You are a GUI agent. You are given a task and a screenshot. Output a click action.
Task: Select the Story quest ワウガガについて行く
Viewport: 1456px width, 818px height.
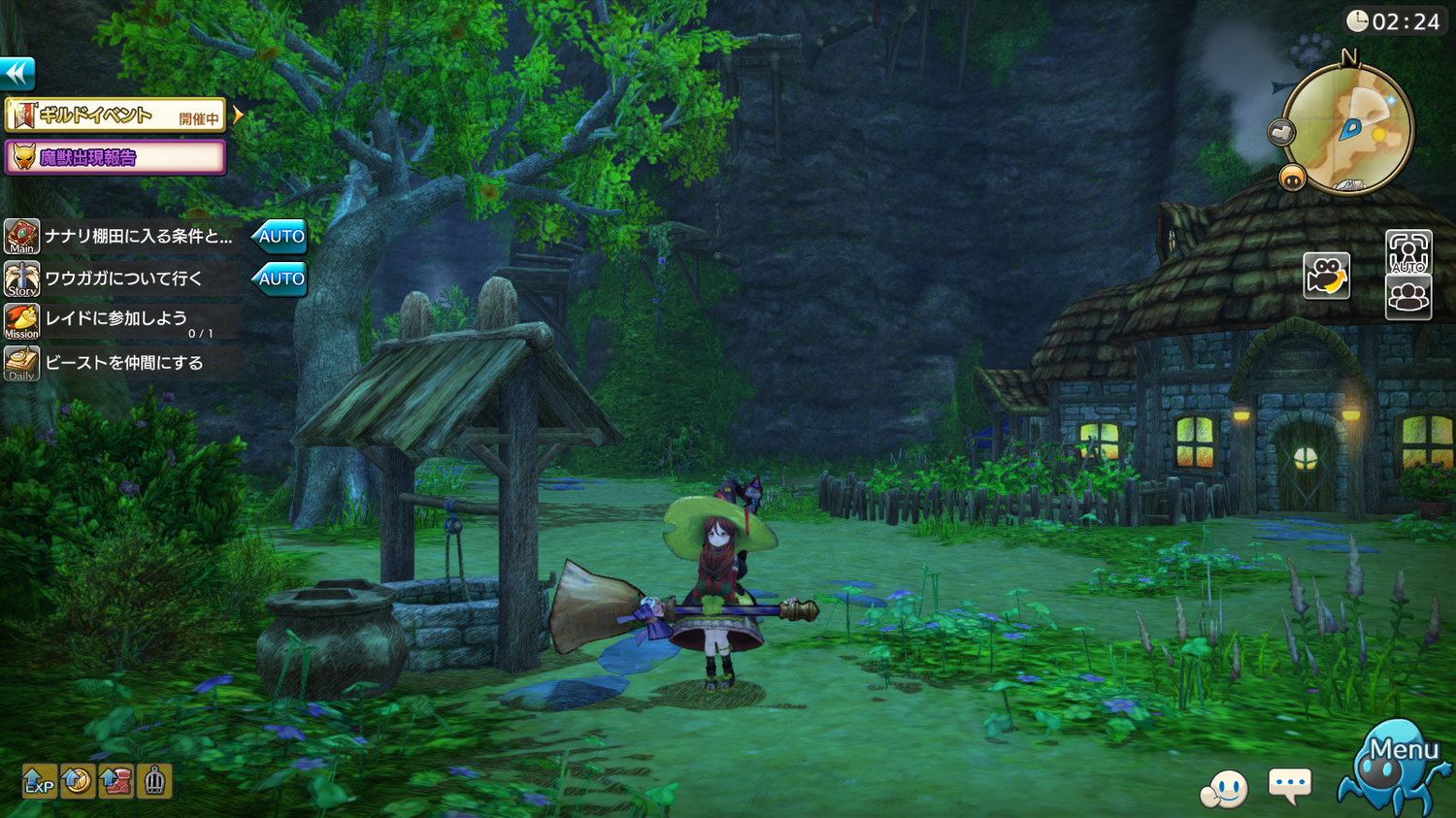pyautogui.click(x=124, y=278)
